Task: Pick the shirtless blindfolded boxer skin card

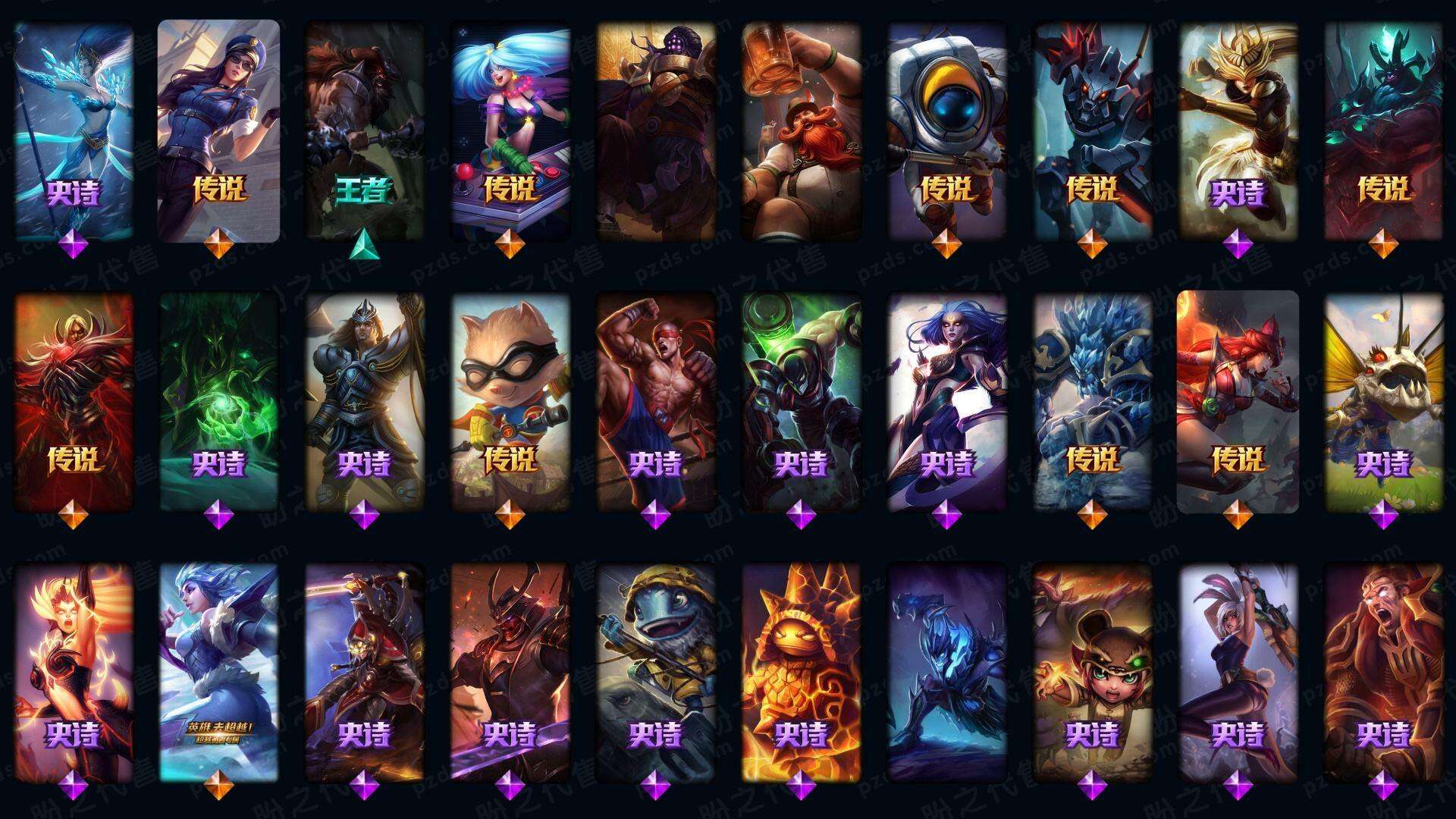Action: tap(655, 402)
